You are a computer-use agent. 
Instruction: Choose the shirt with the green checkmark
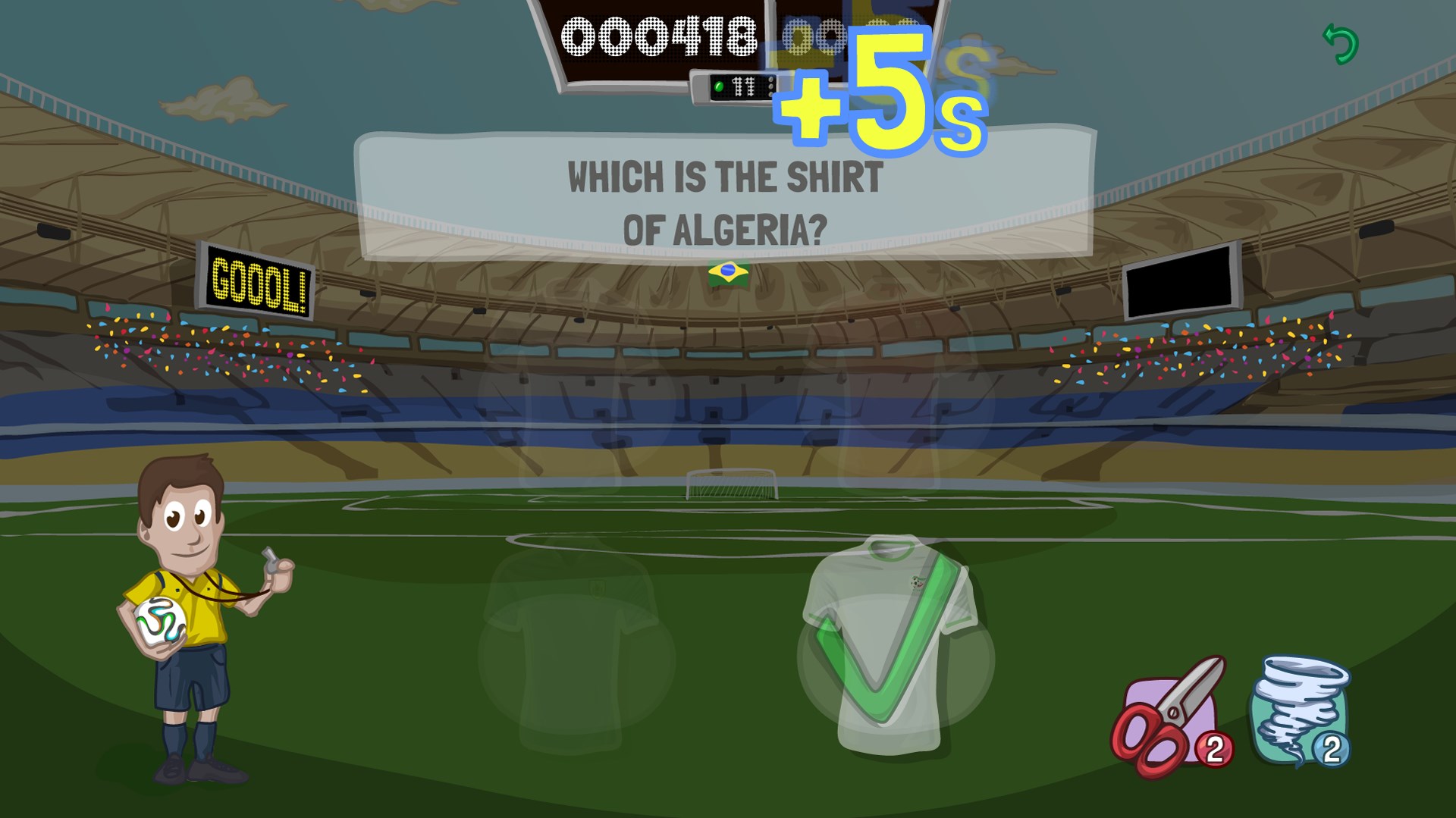[x=893, y=645]
